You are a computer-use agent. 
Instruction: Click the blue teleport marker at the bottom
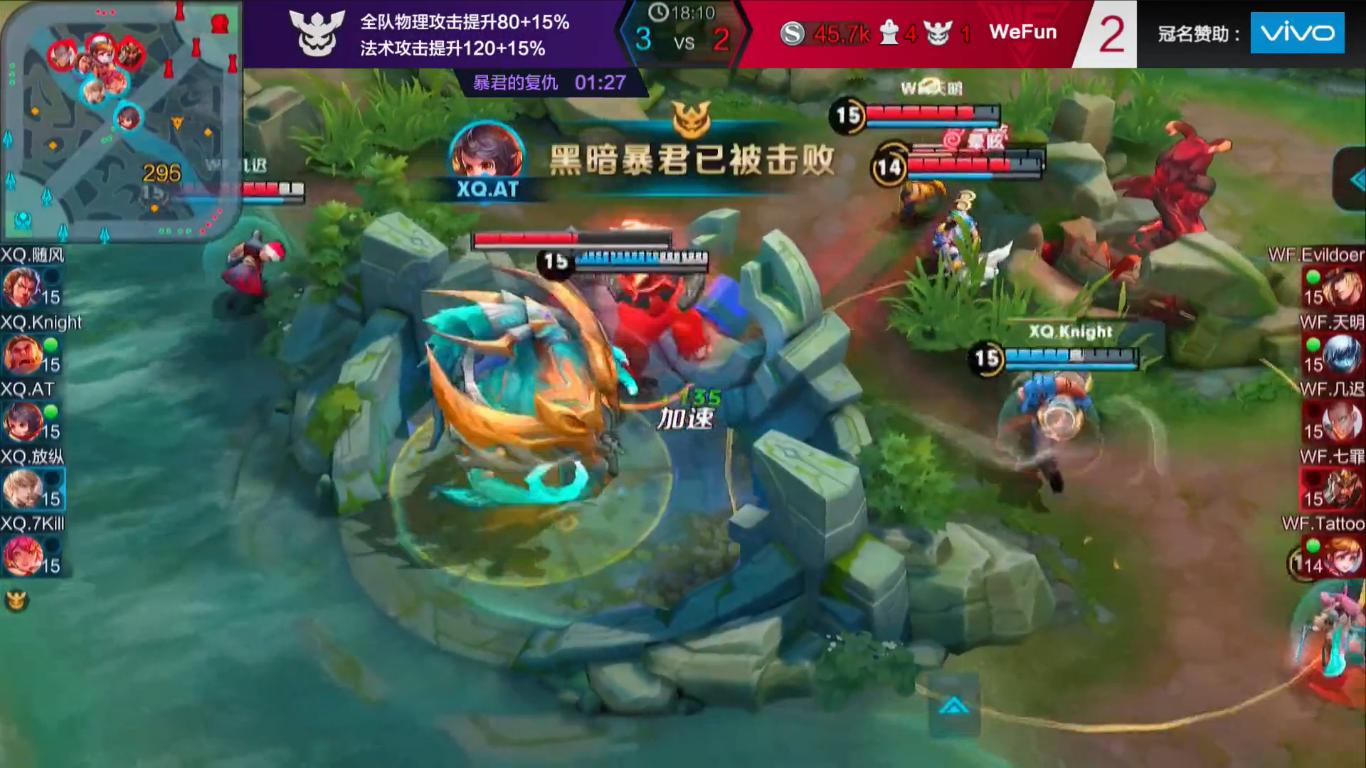coord(956,705)
